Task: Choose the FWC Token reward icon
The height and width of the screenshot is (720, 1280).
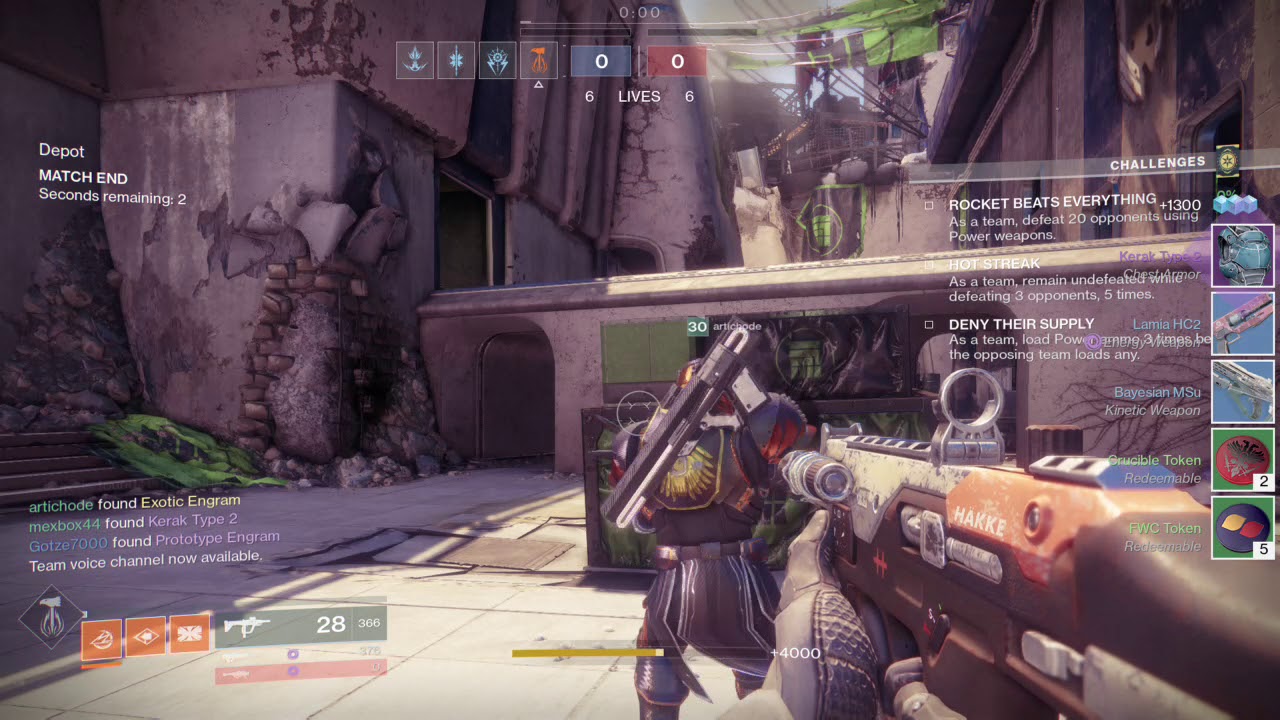Action: click(x=1243, y=527)
